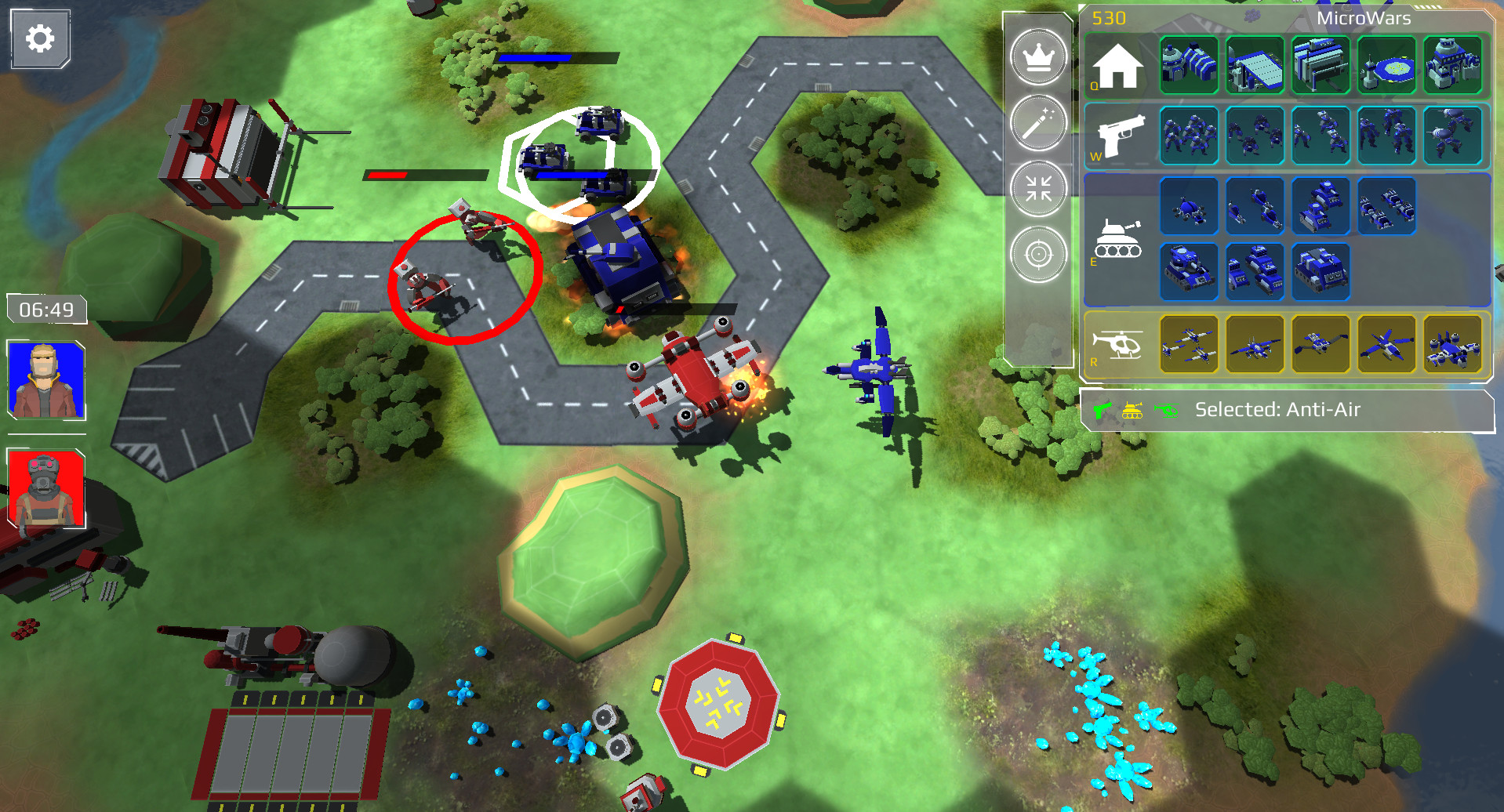Screen dimensions: 1504x812
Task: Click the blue player portrait
Action: [45, 378]
